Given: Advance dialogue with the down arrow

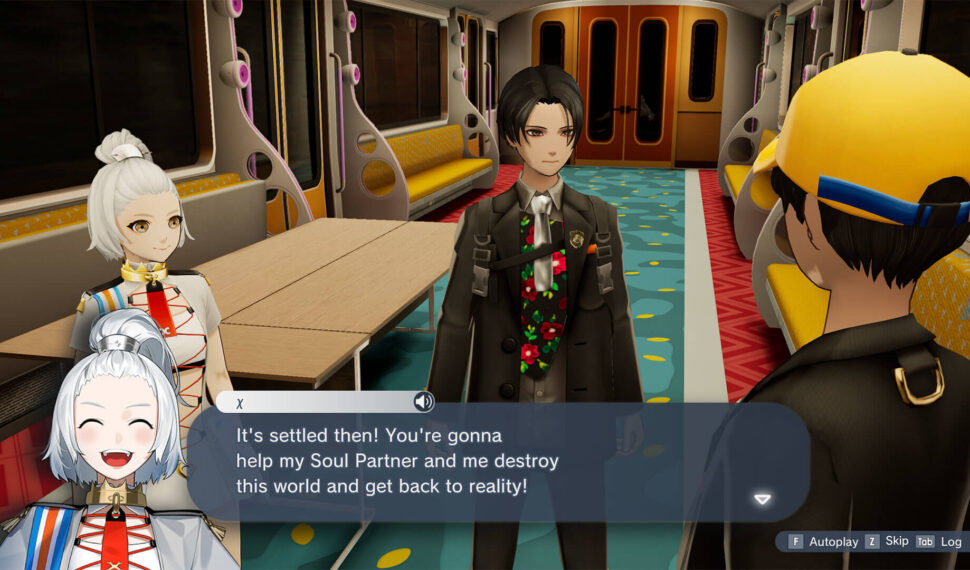Looking at the screenshot, I should tap(762, 499).
